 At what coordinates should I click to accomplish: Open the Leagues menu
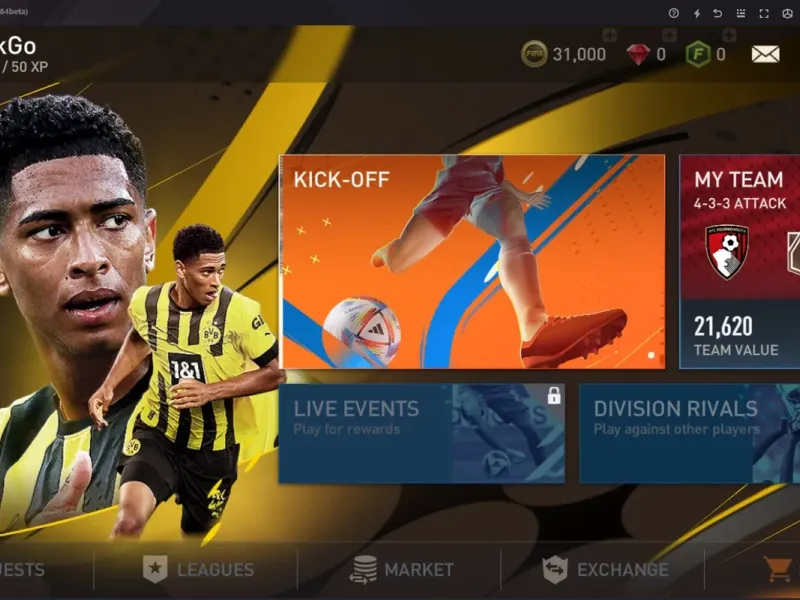pos(198,570)
